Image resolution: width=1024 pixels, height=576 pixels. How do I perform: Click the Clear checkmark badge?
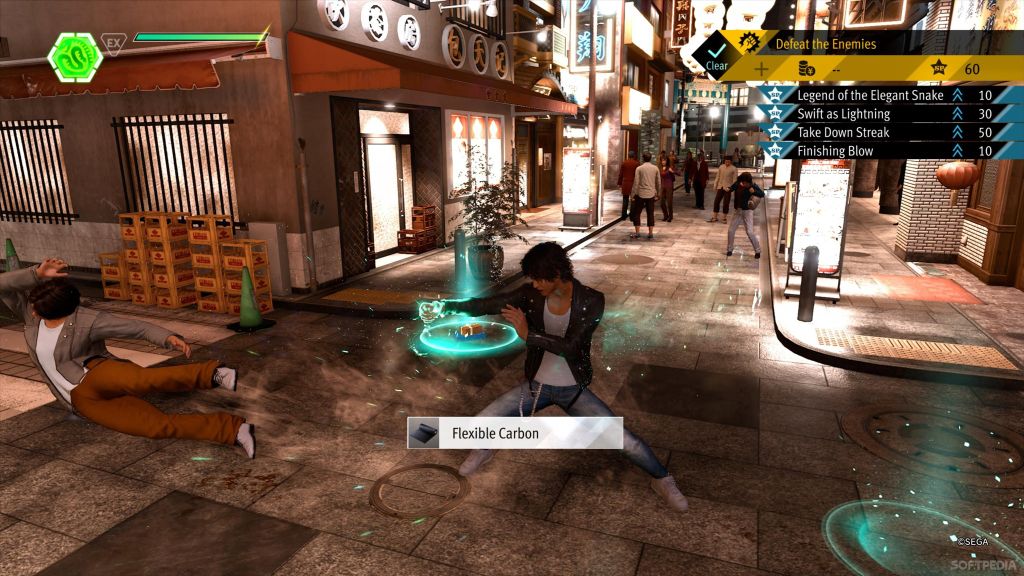coord(717,52)
